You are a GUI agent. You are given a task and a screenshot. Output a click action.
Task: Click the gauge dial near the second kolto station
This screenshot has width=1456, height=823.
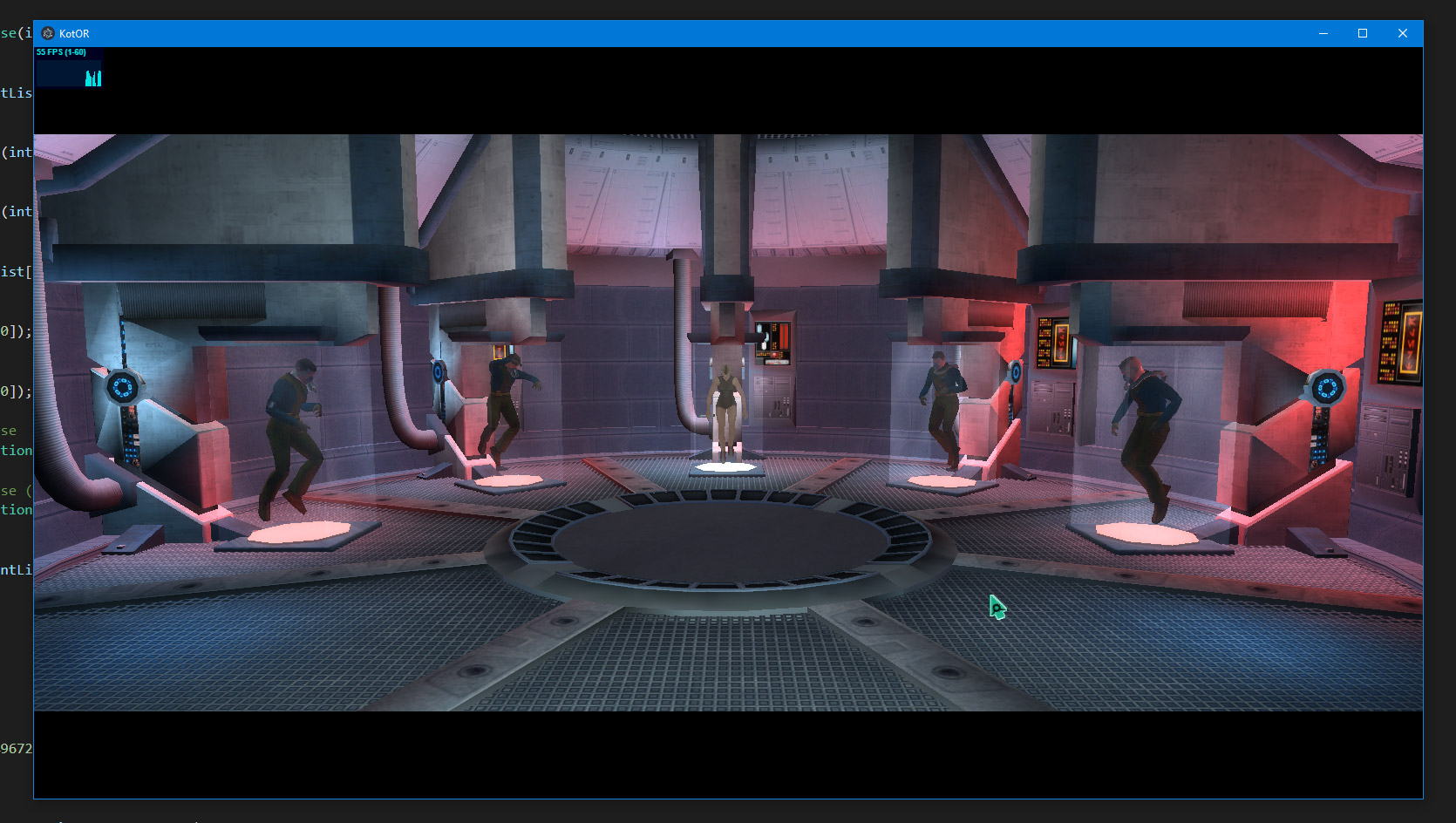[436, 370]
